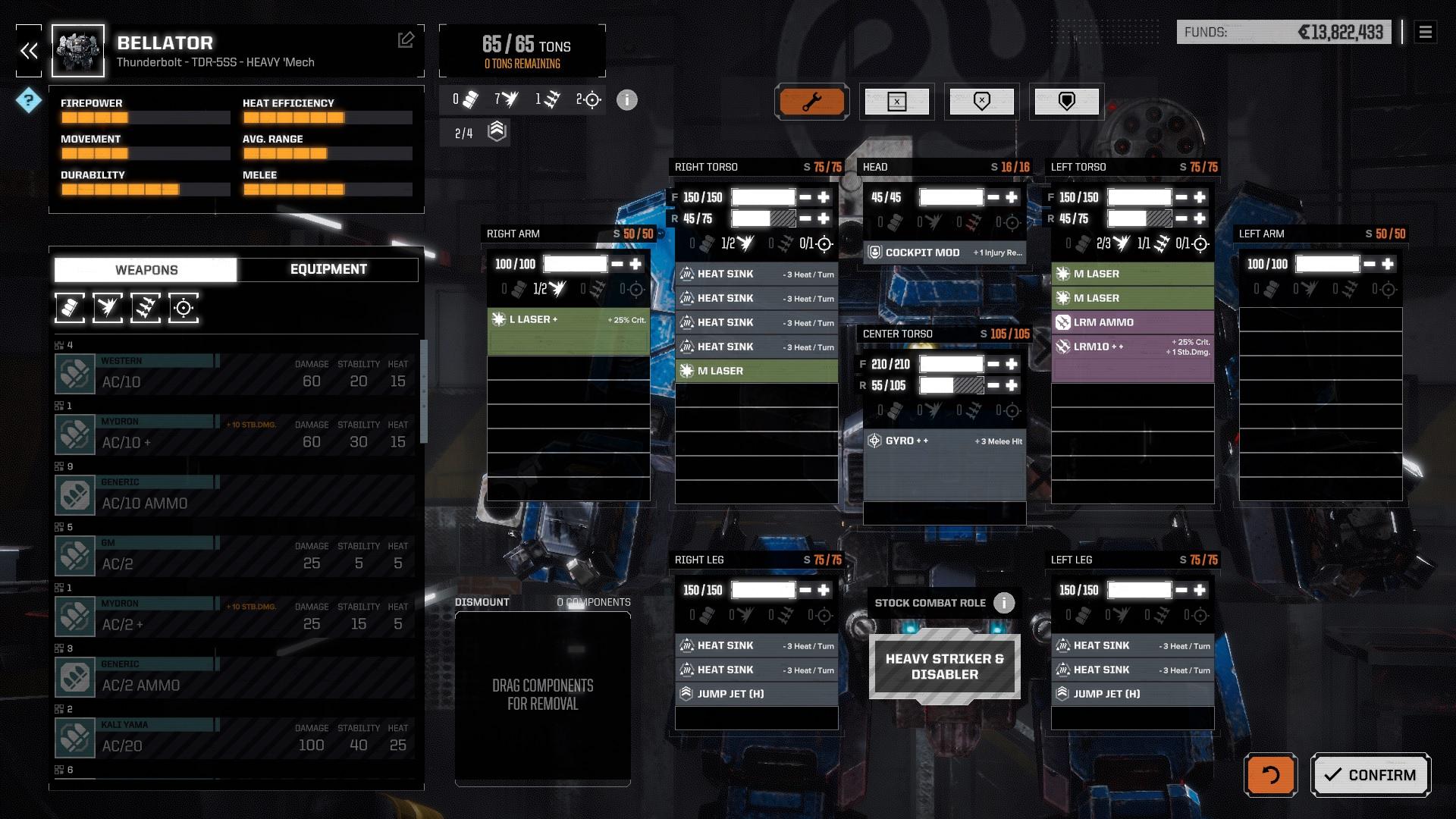Confirm the mech loadout
The height and width of the screenshot is (819, 1456).
coord(1370,774)
